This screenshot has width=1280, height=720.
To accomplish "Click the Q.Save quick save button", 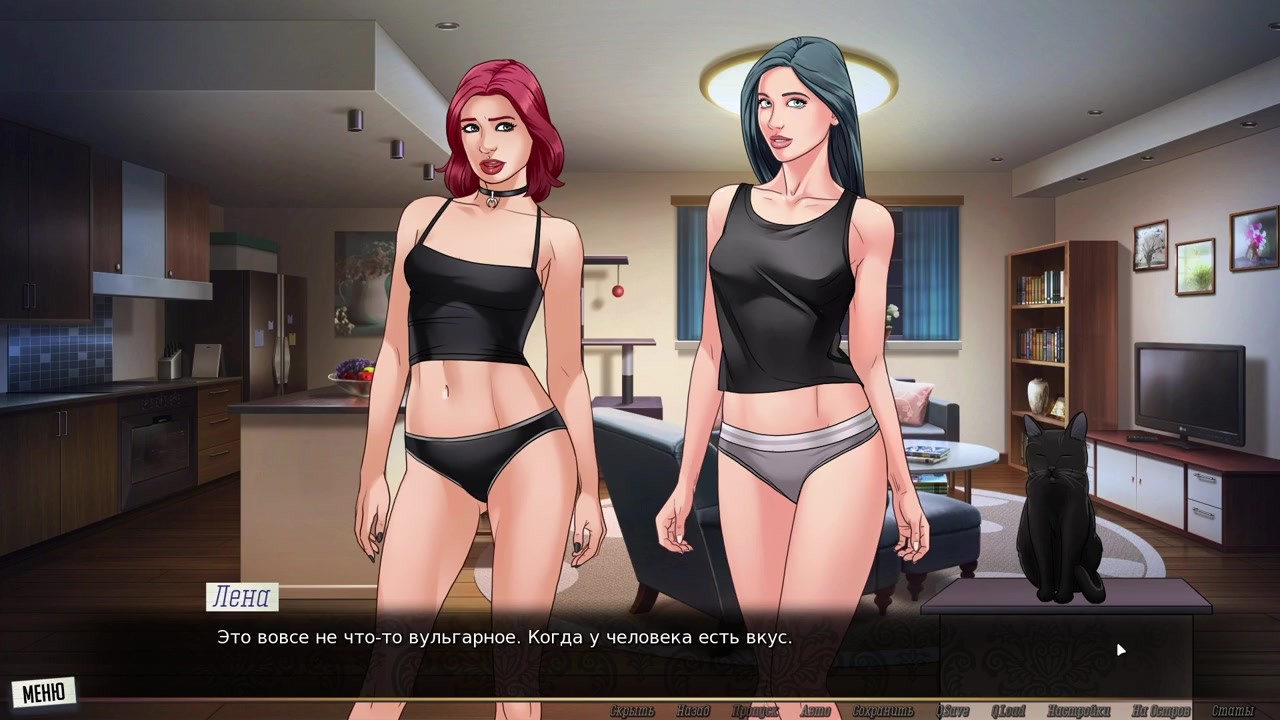I will [952, 711].
